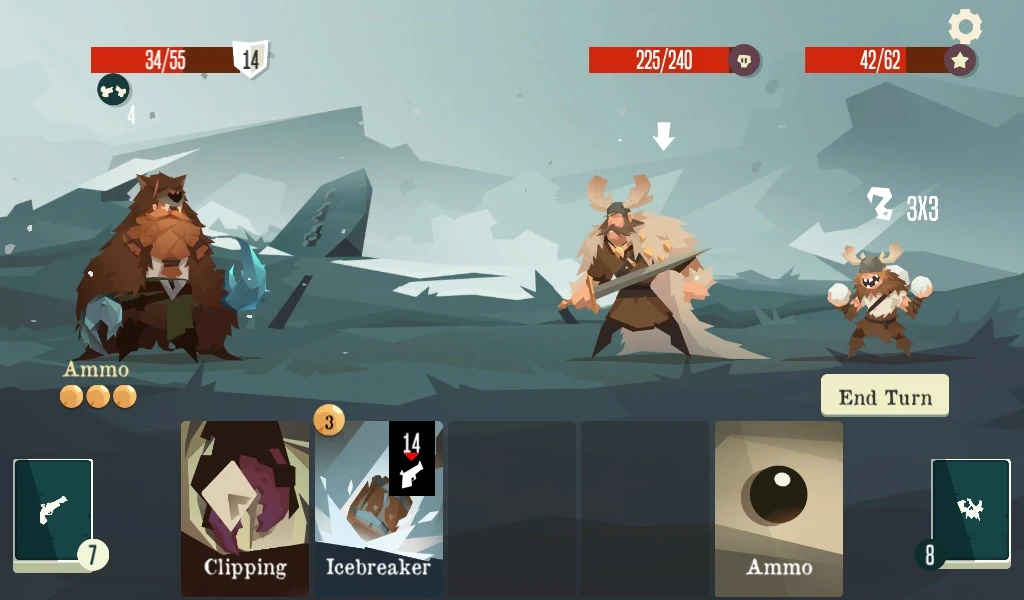This screenshot has width=1024, height=600.
Task: Inspect the player's bone status effect icon
Action: click(x=113, y=90)
